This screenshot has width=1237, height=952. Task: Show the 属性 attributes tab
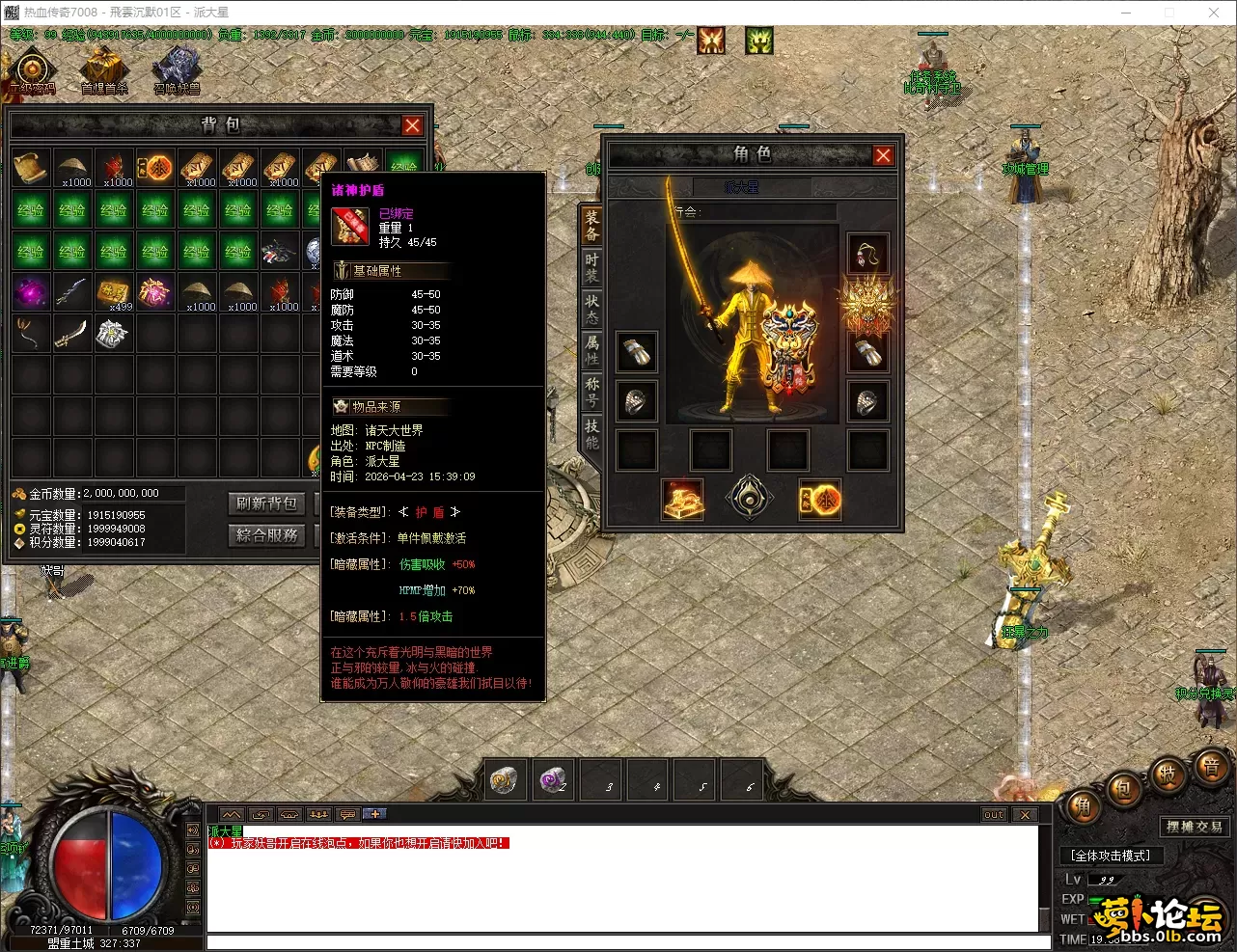pyautogui.click(x=591, y=350)
